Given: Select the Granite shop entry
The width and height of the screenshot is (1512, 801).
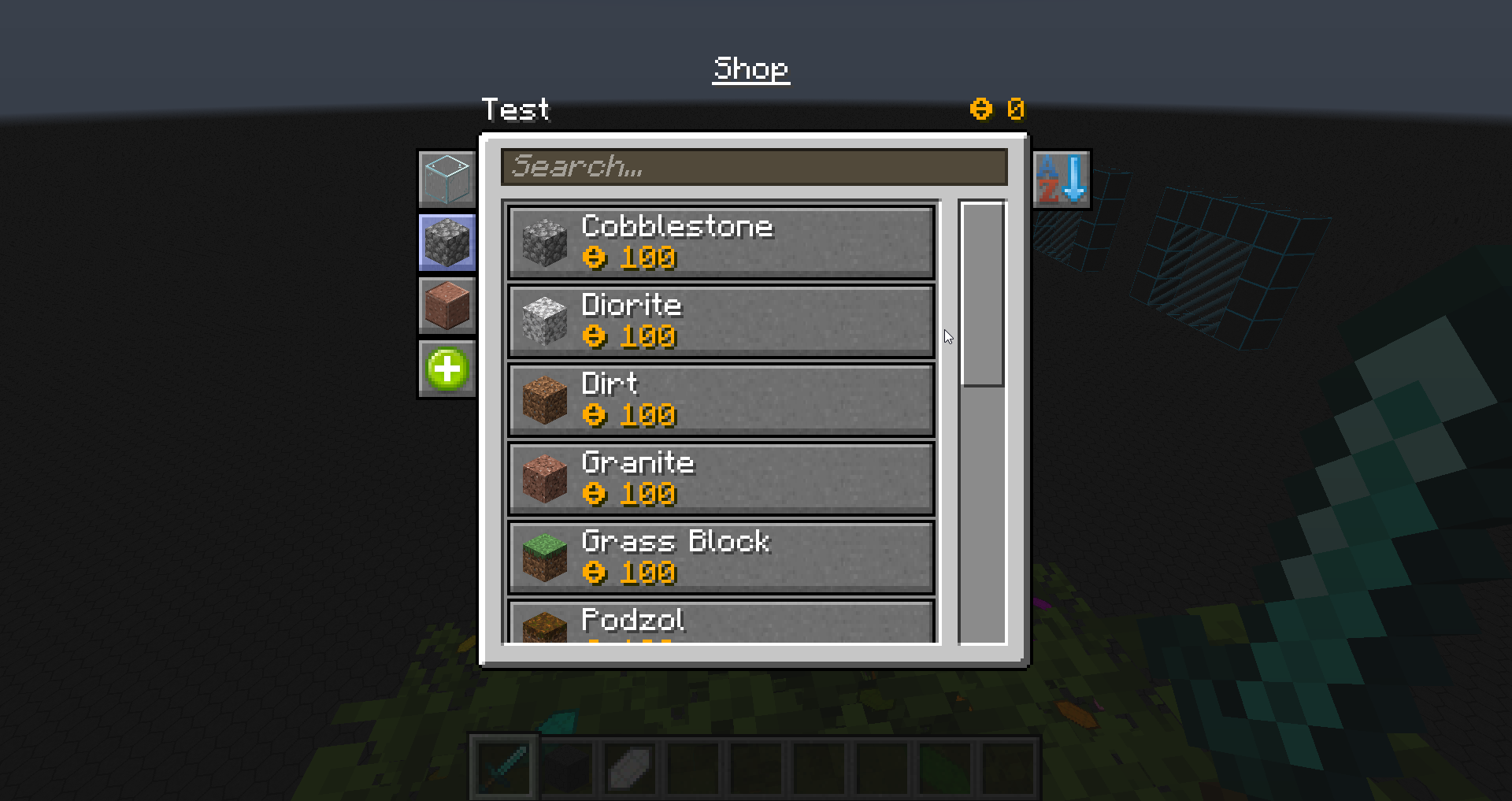Looking at the screenshot, I should [x=721, y=479].
